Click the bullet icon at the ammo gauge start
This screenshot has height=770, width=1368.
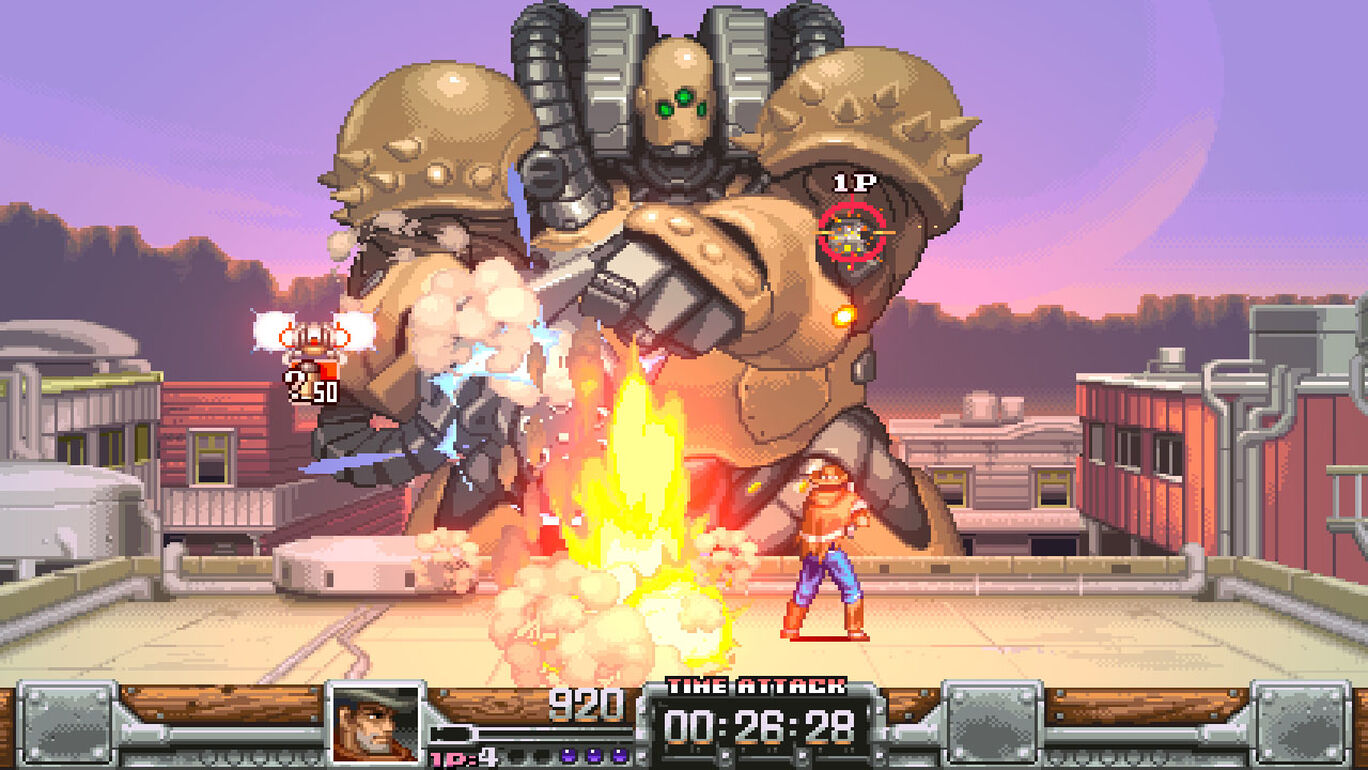click(450, 733)
